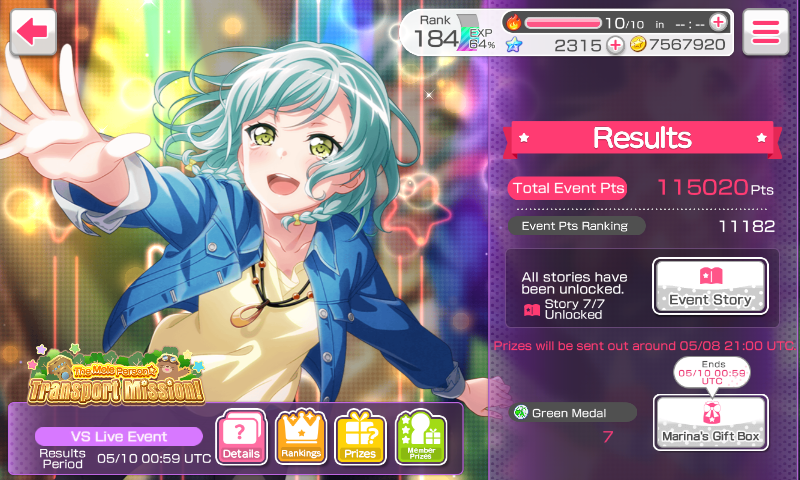Open the Event Story
Image resolution: width=800 pixels, height=480 pixels.
pyautogui.click(x=710, y=287)
